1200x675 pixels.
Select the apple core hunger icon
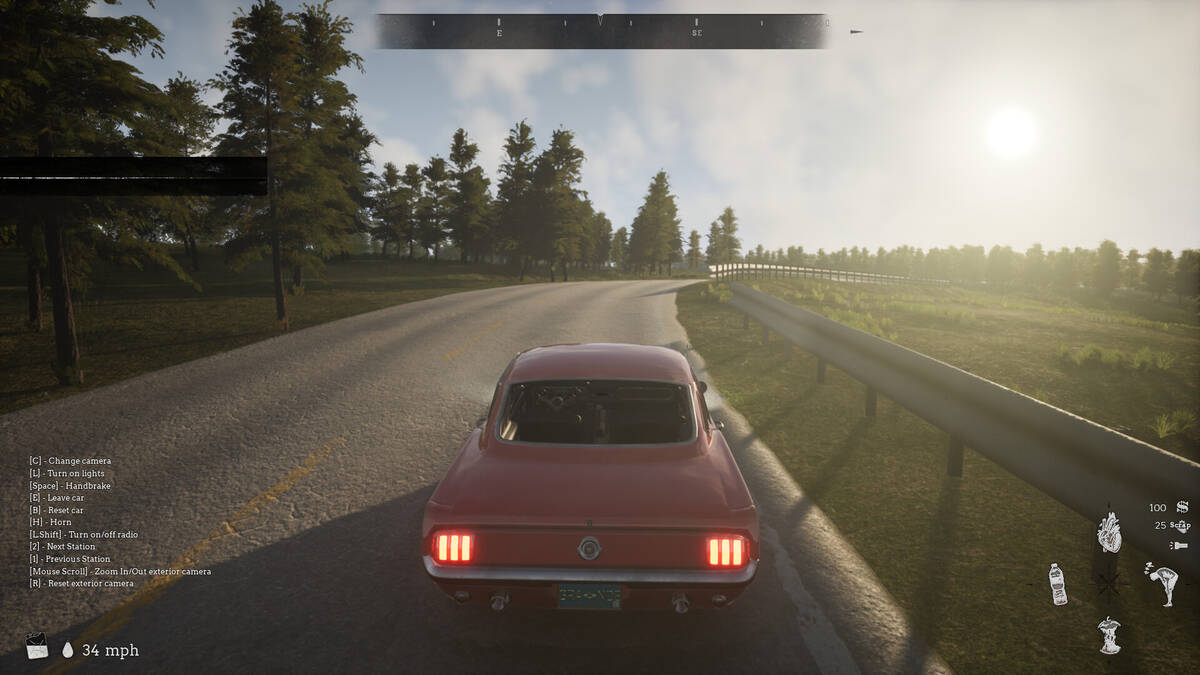1109,635
